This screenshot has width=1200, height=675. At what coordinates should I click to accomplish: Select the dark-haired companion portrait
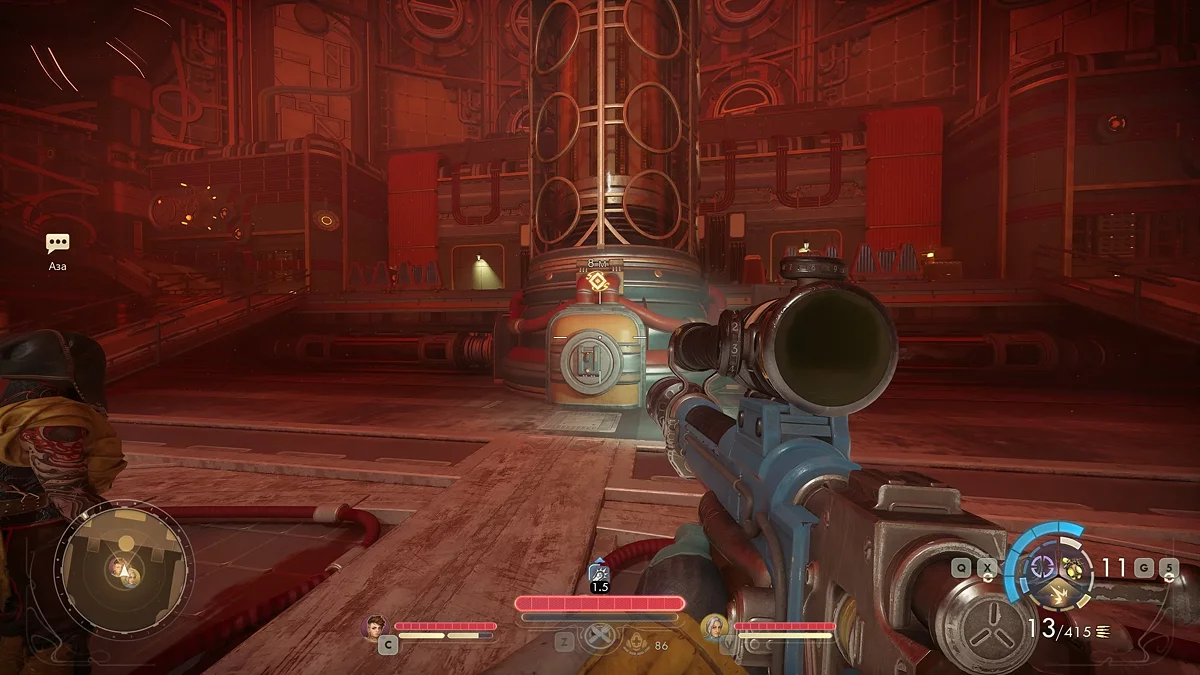[x=376, y=626]
